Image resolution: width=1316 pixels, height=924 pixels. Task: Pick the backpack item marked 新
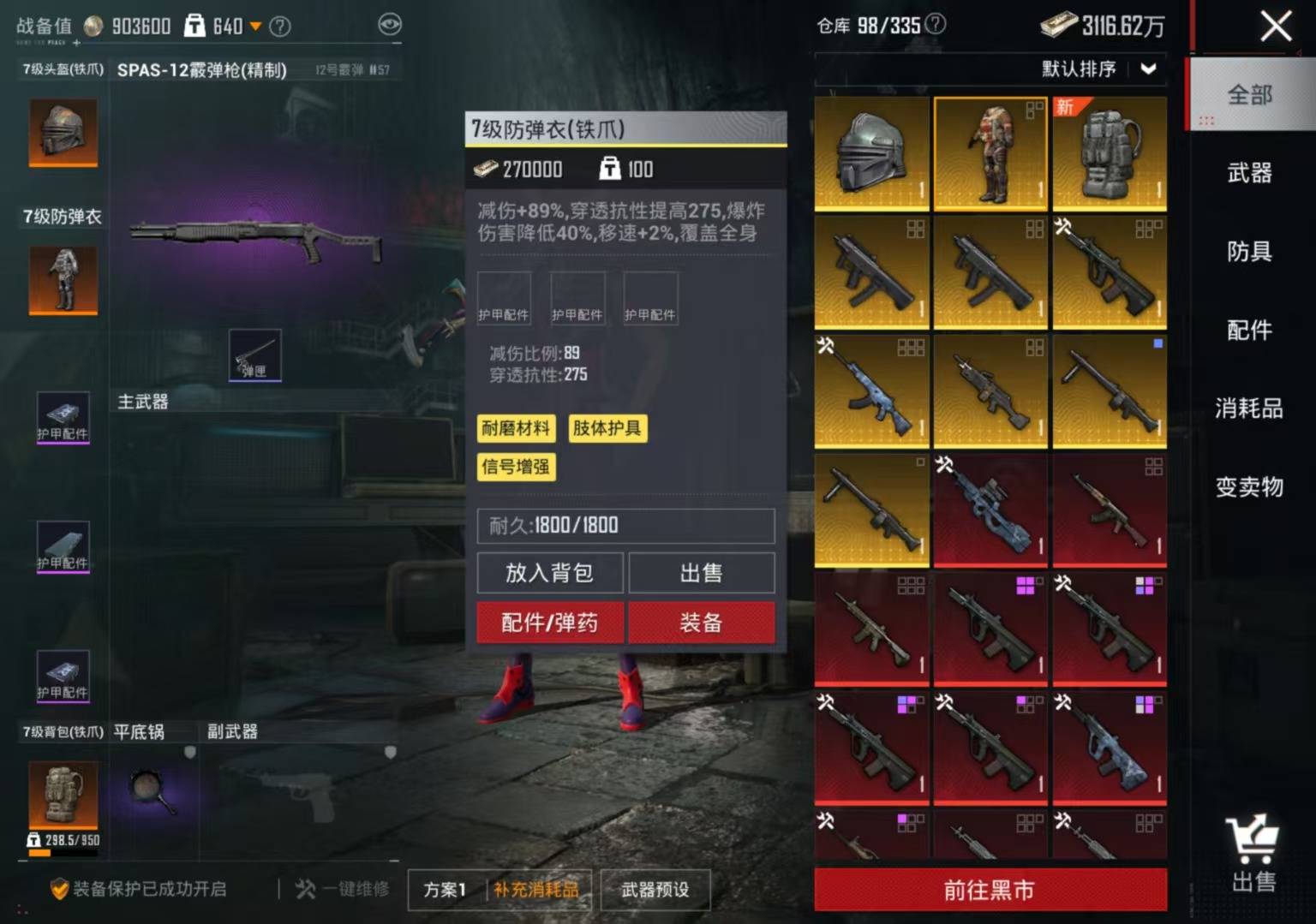coord(1109,153)
